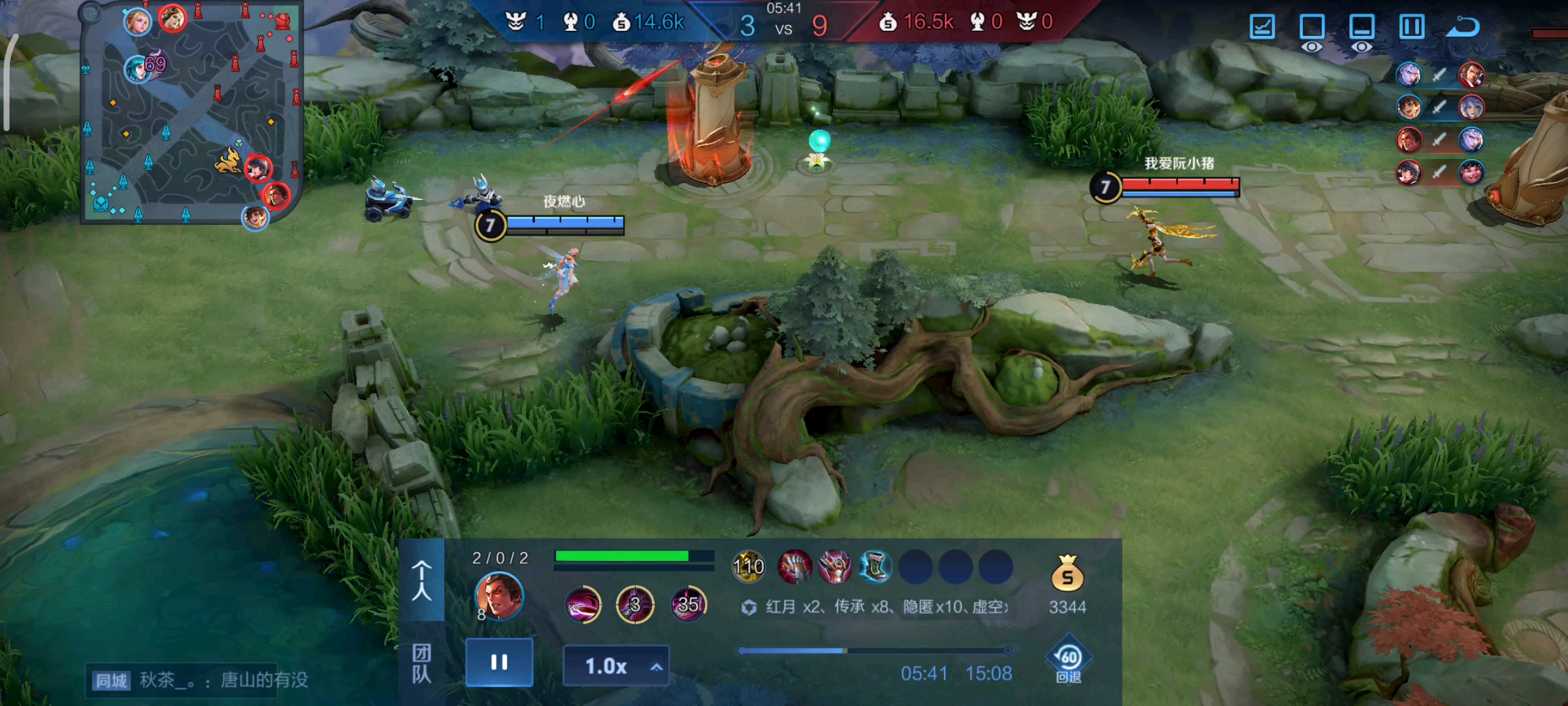The height and width of the screenshot is (706, 1568).
Task: Select the pig-faced hero portrait in matchup list
Action: coord(1471,173)
